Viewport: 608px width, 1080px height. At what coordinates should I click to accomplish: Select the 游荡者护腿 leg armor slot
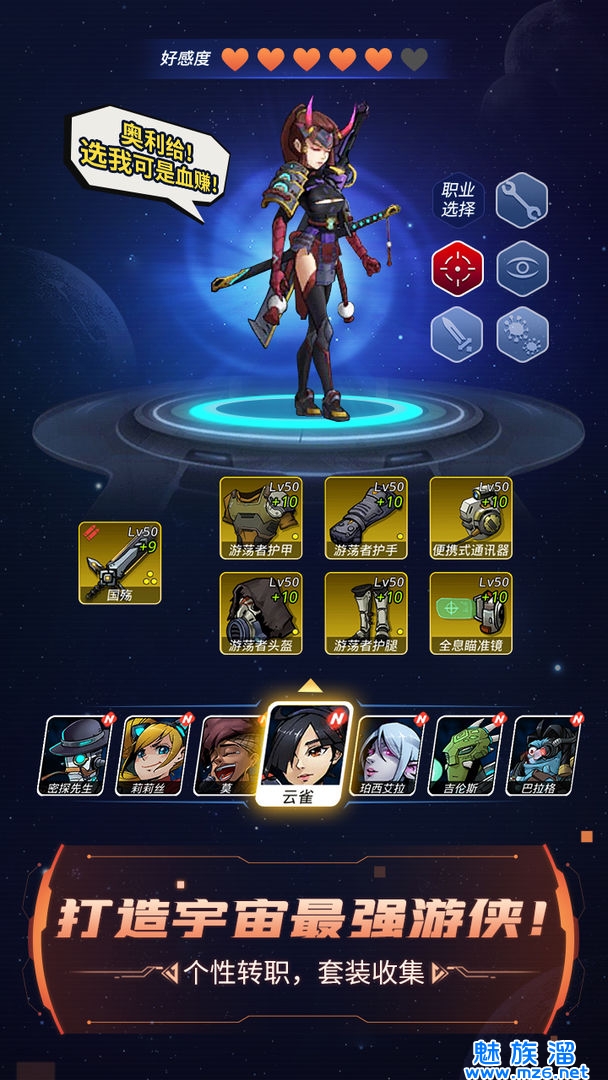[366, 613]
